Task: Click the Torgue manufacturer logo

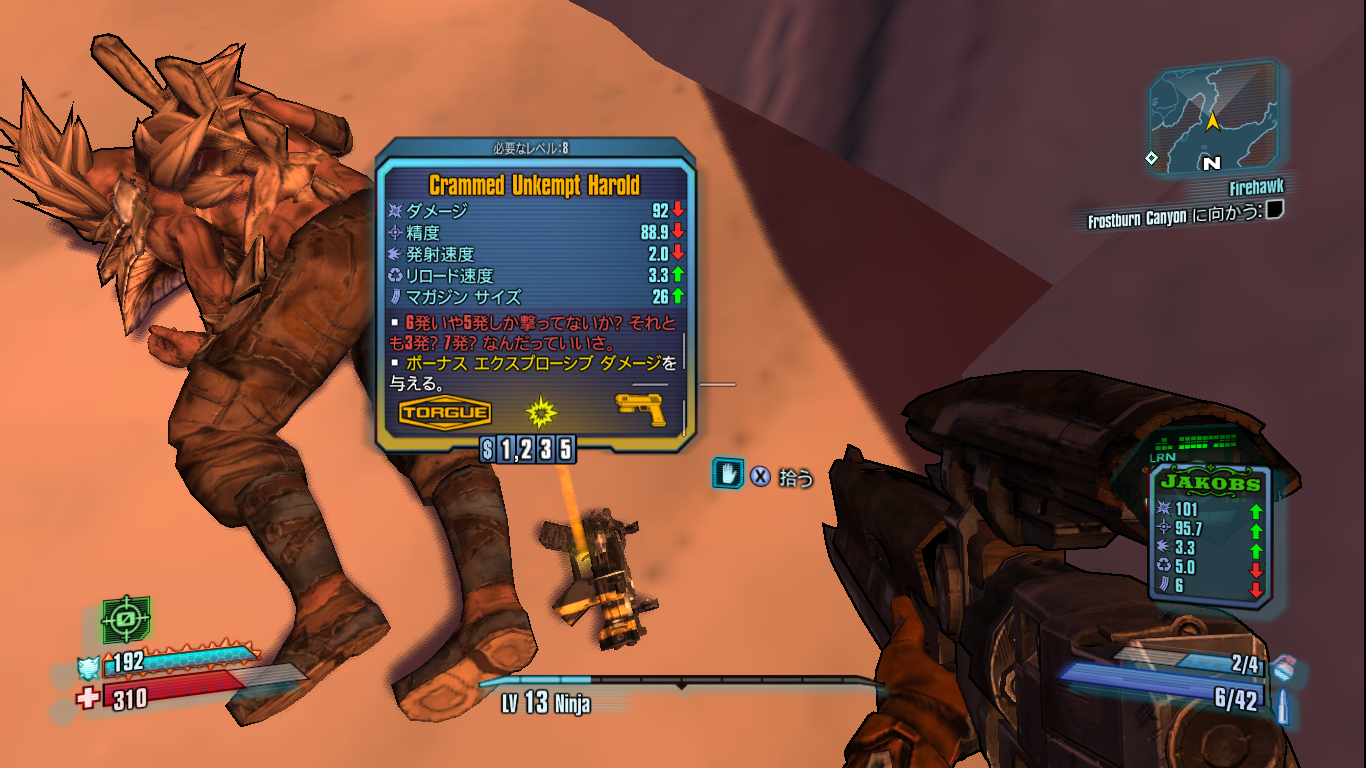Action: [445, 411]
